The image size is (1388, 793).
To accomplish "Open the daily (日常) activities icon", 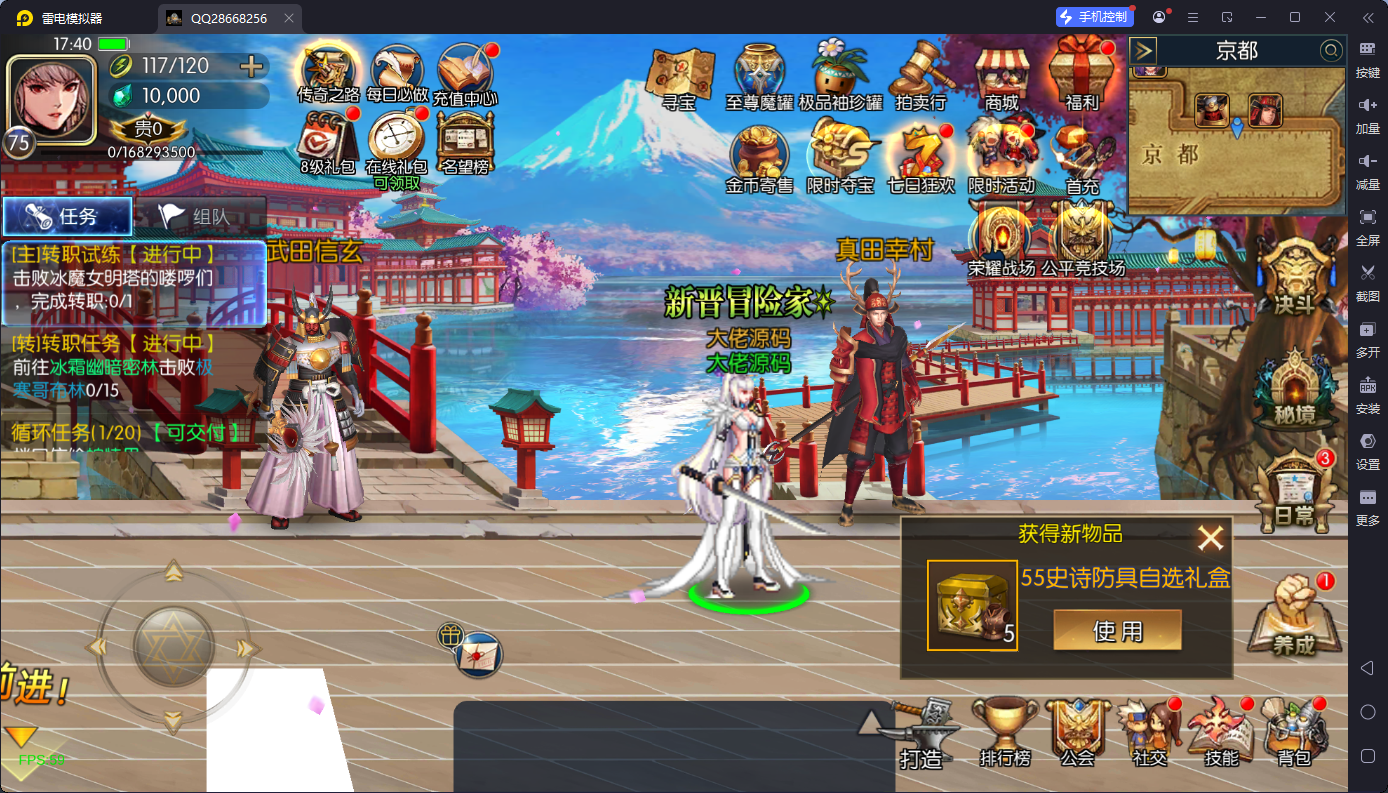I will tap(1294, 492).
